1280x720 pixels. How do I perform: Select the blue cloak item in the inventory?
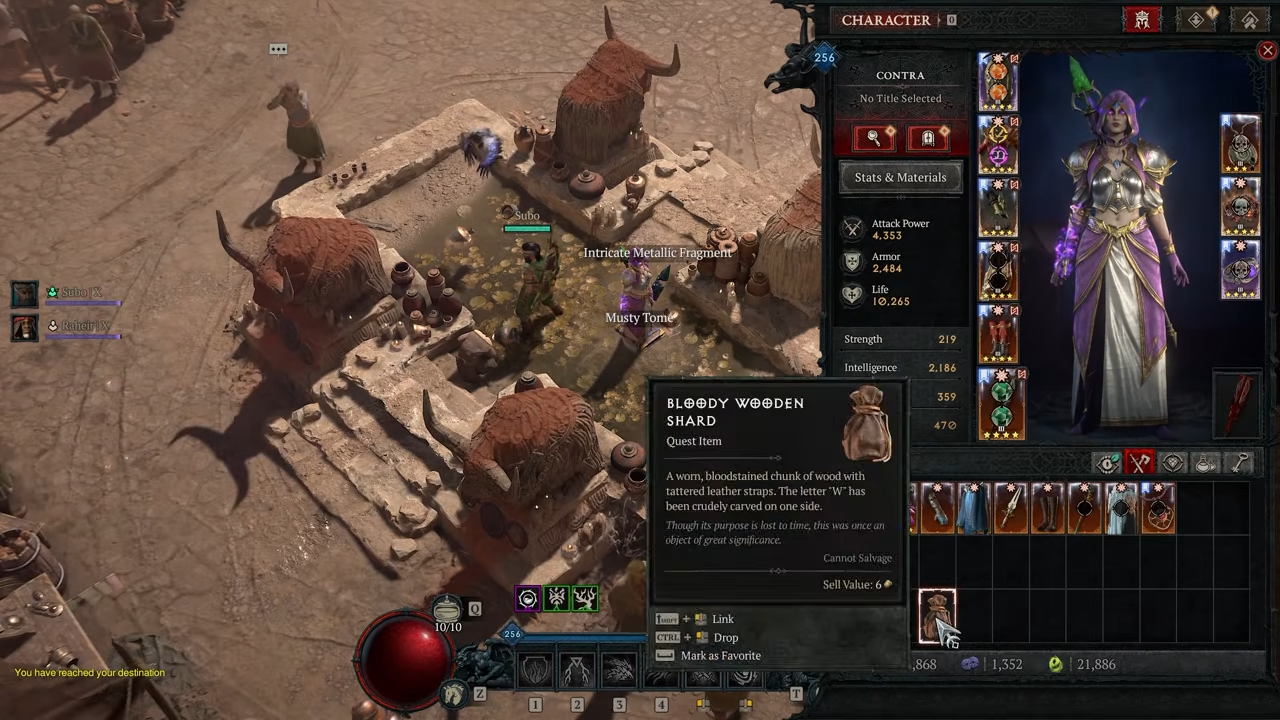point(973,508)
